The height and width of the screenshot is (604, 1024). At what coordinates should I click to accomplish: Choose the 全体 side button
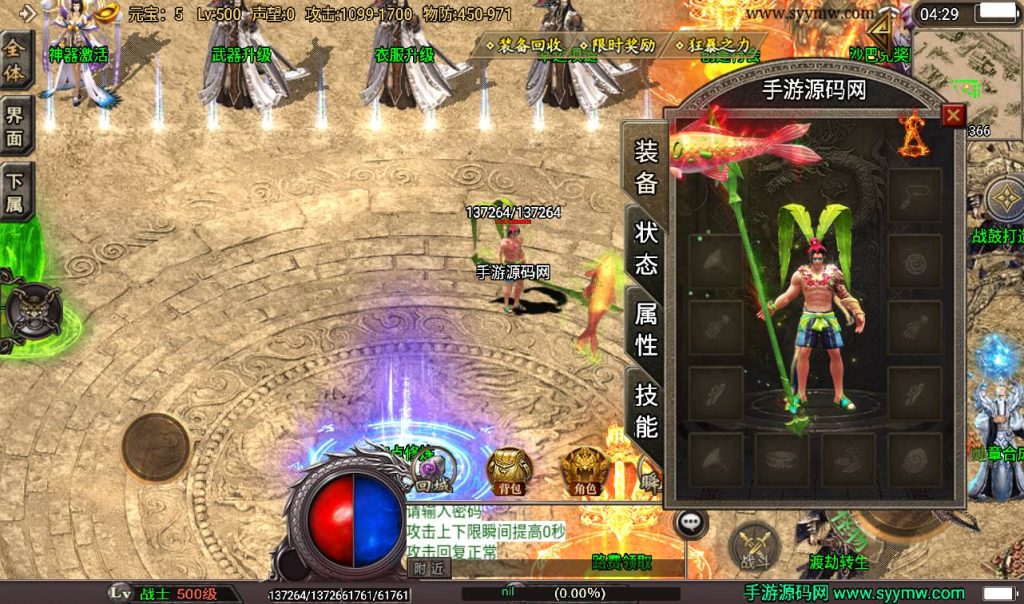point(17,62)
